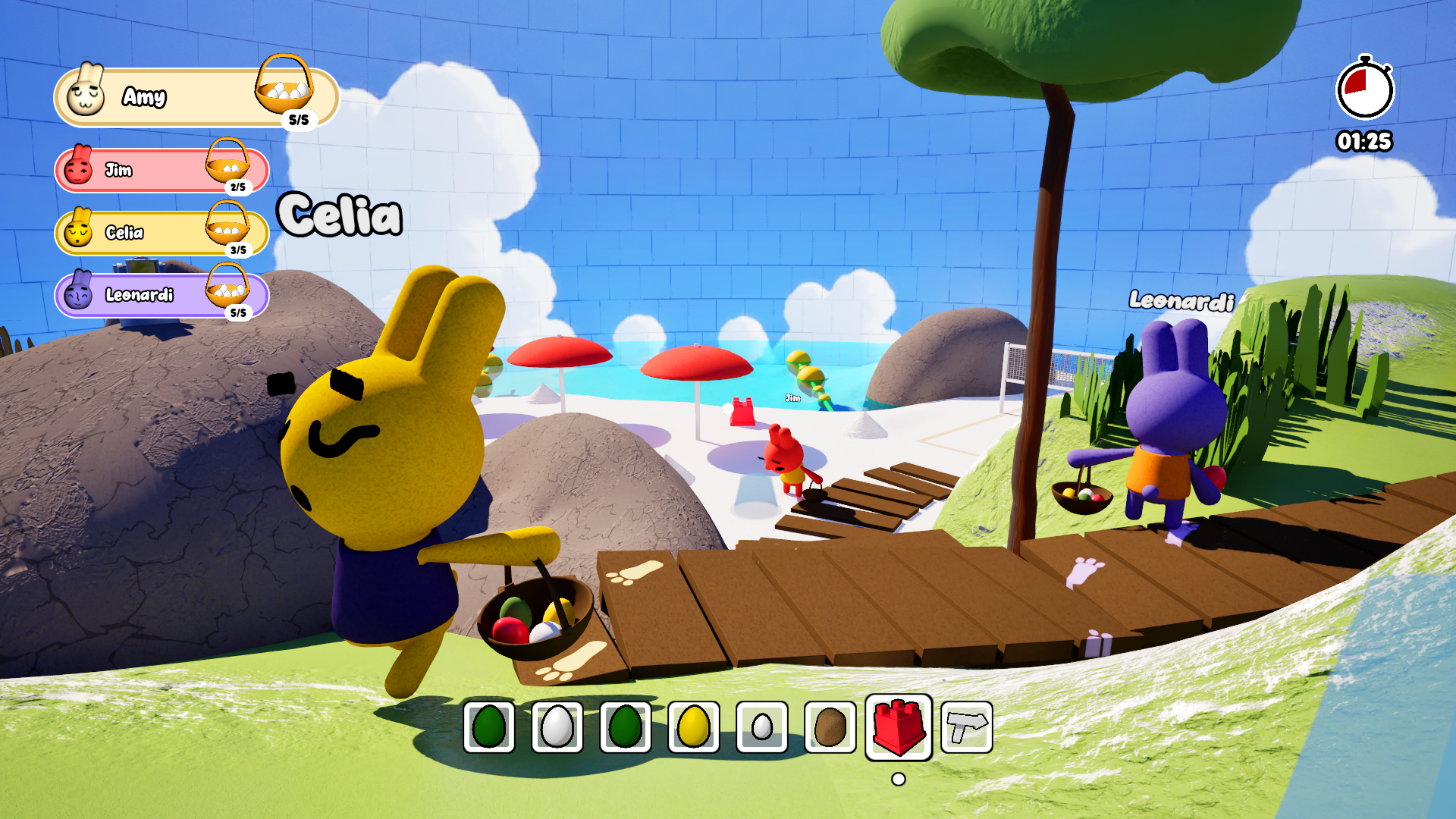Select the red sandcastle building tool
1456x819 pixels.
[x=899, y=726]
